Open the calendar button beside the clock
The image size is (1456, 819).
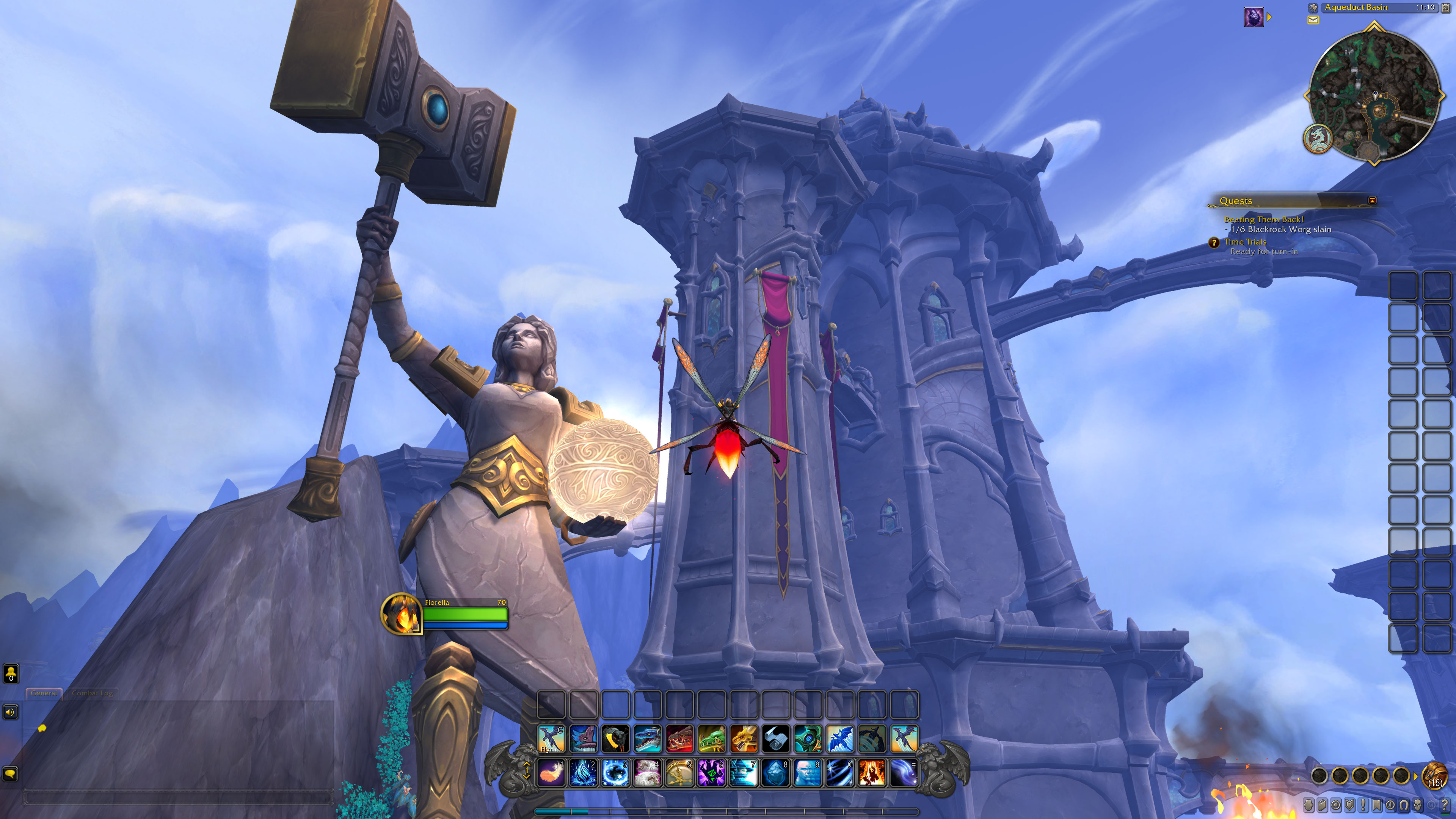(x=1446, y=7)
